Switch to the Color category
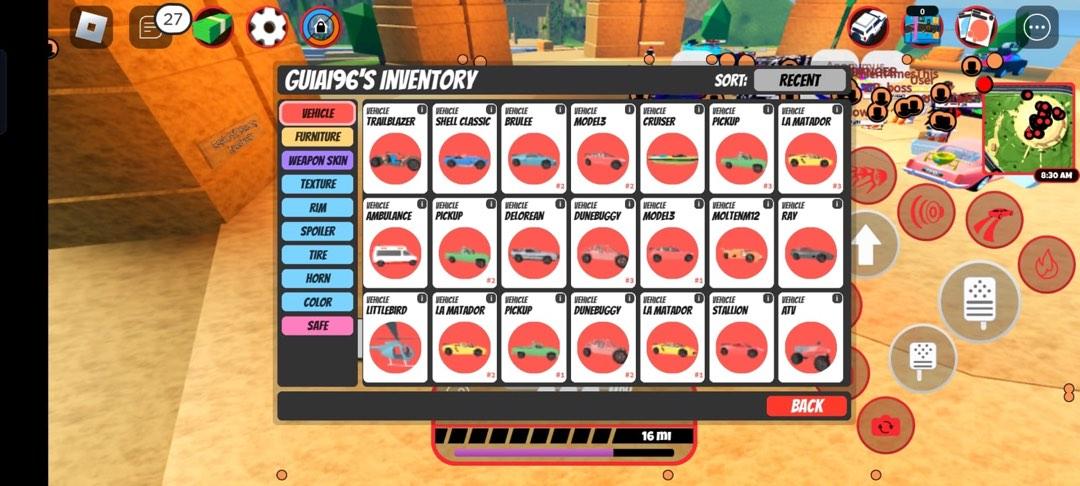The image size is (1080, 486). (317, 302)
